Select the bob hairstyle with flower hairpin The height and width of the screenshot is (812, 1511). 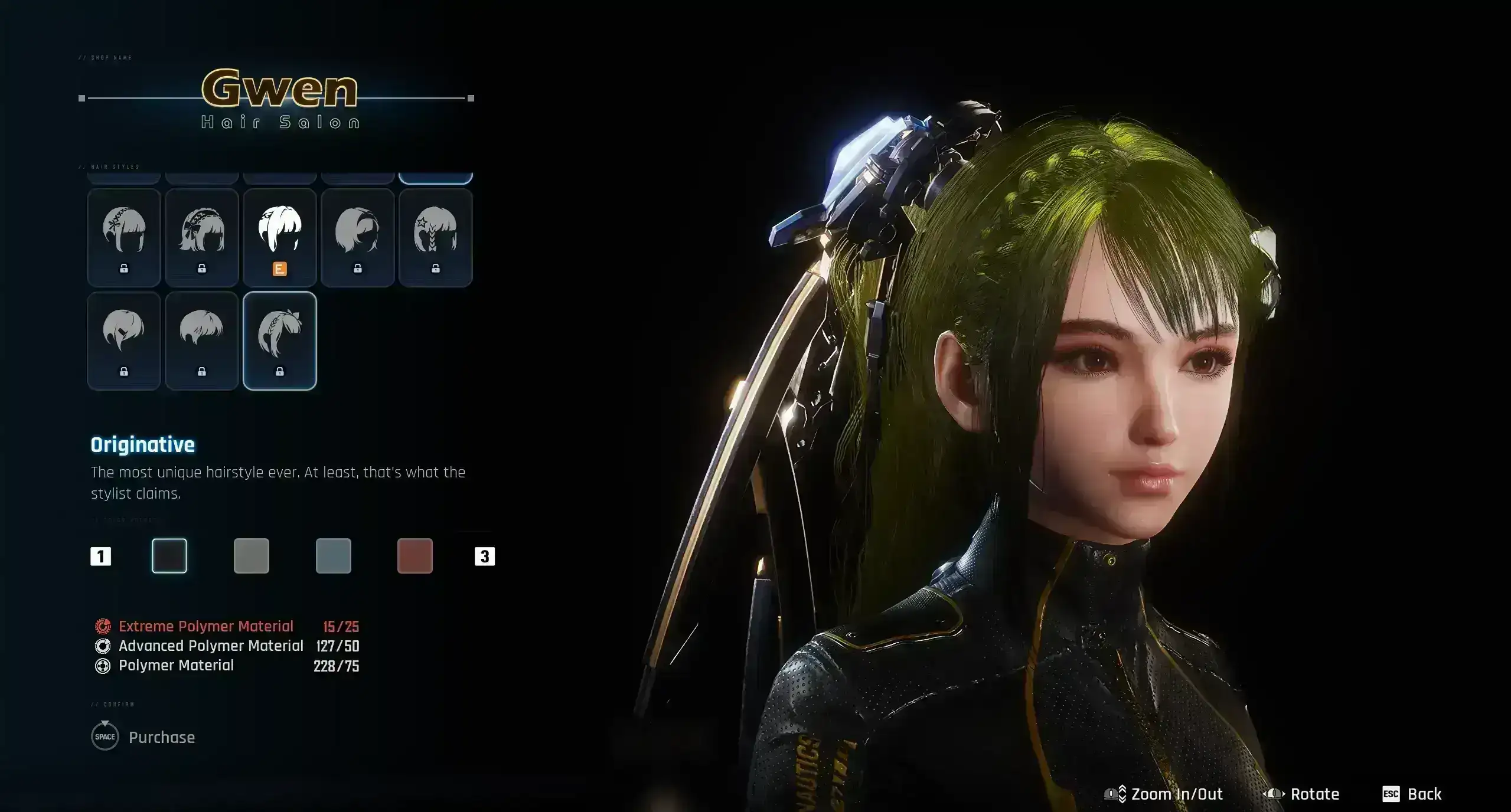click(124, 237)
